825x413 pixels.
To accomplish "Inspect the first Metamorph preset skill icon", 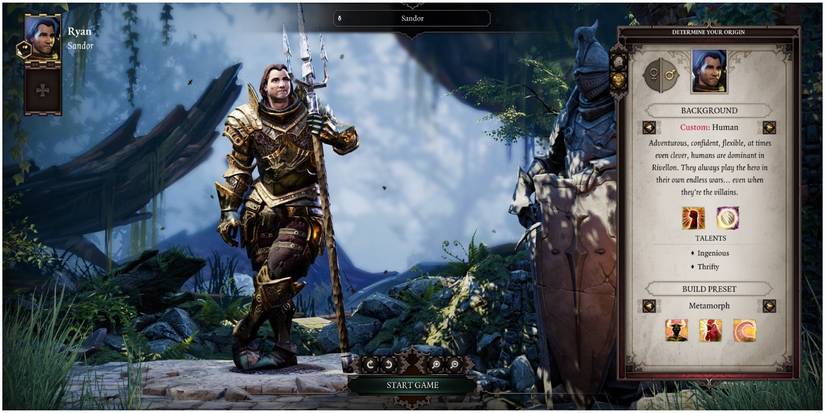I will [677, 331].
